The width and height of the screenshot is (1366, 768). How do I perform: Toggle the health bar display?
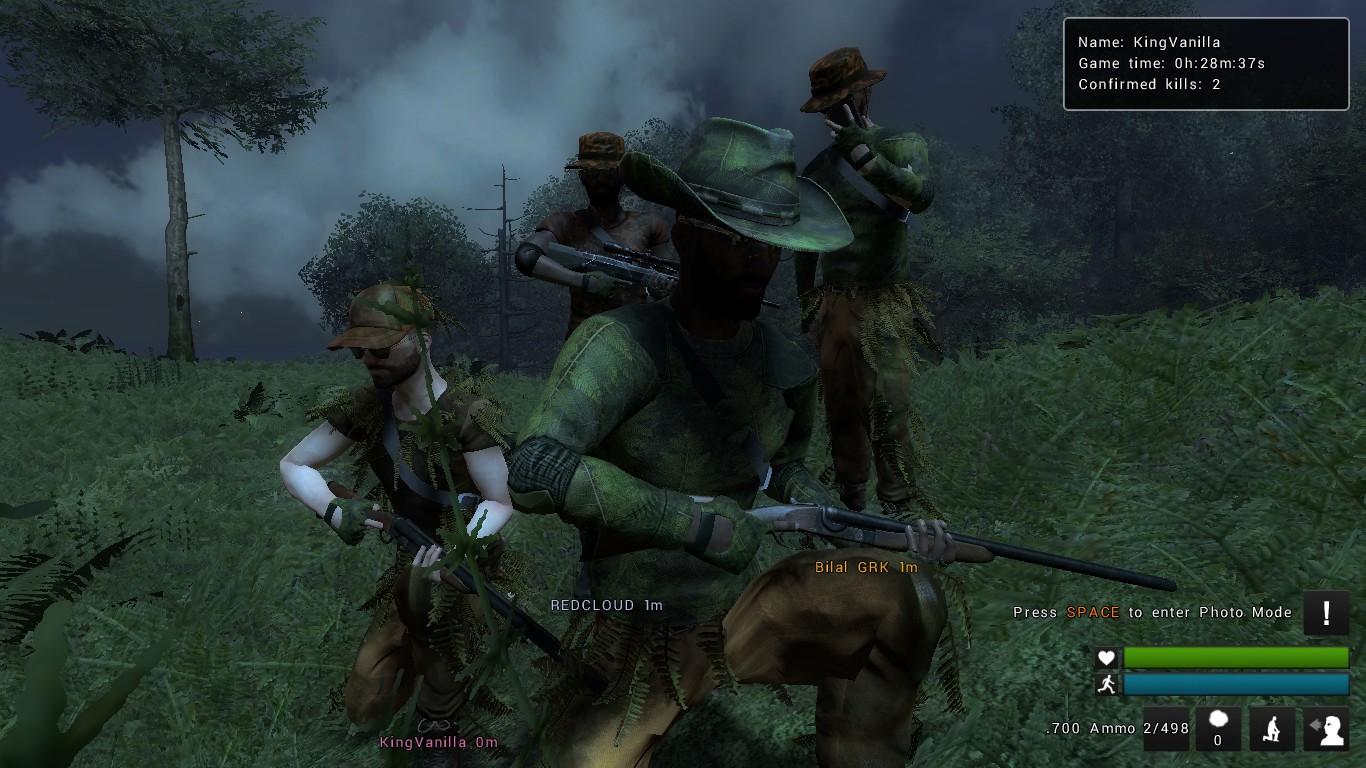click(1237, 658)
